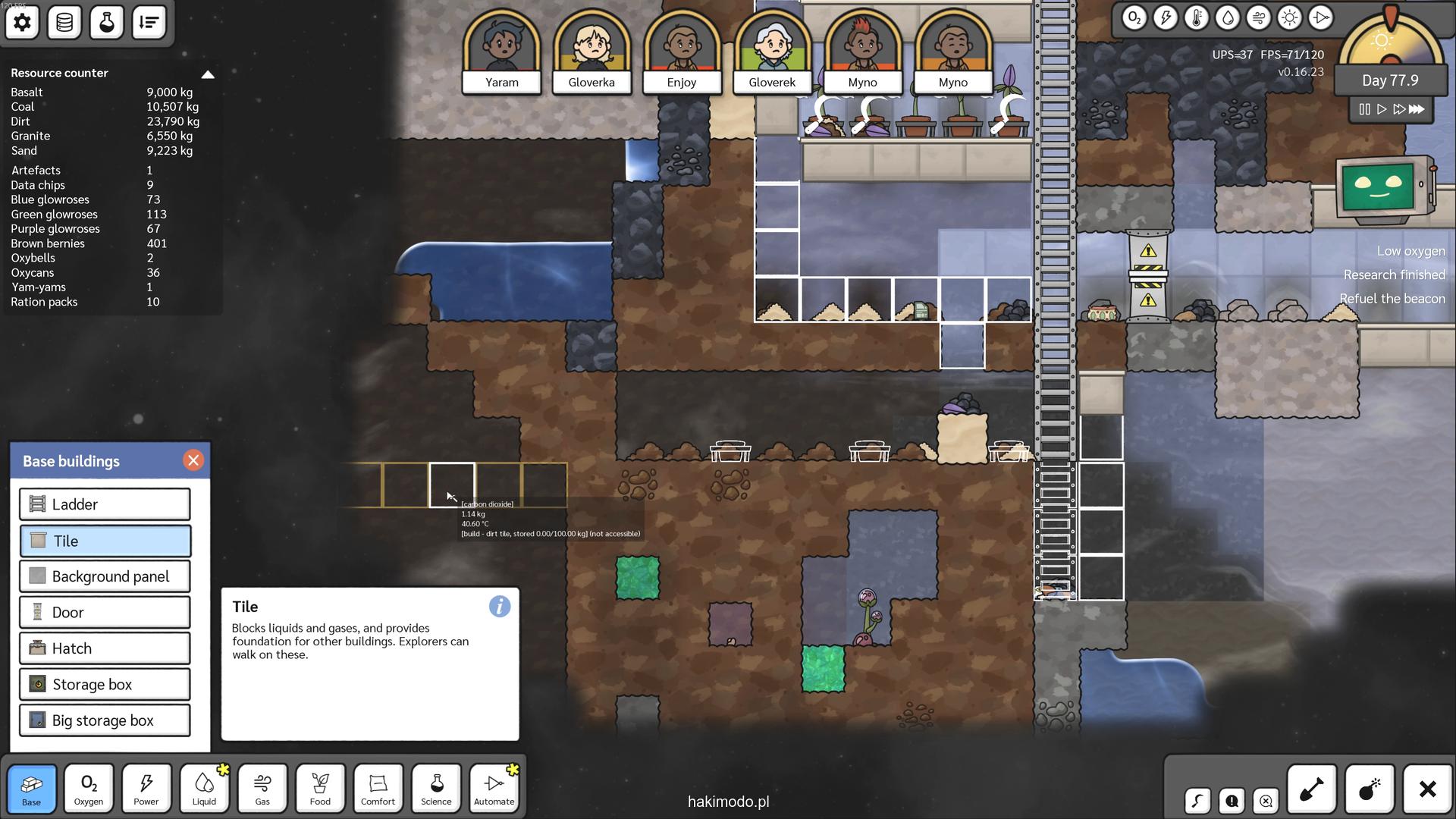Choose the Background panel building

(x=105, y=576)
